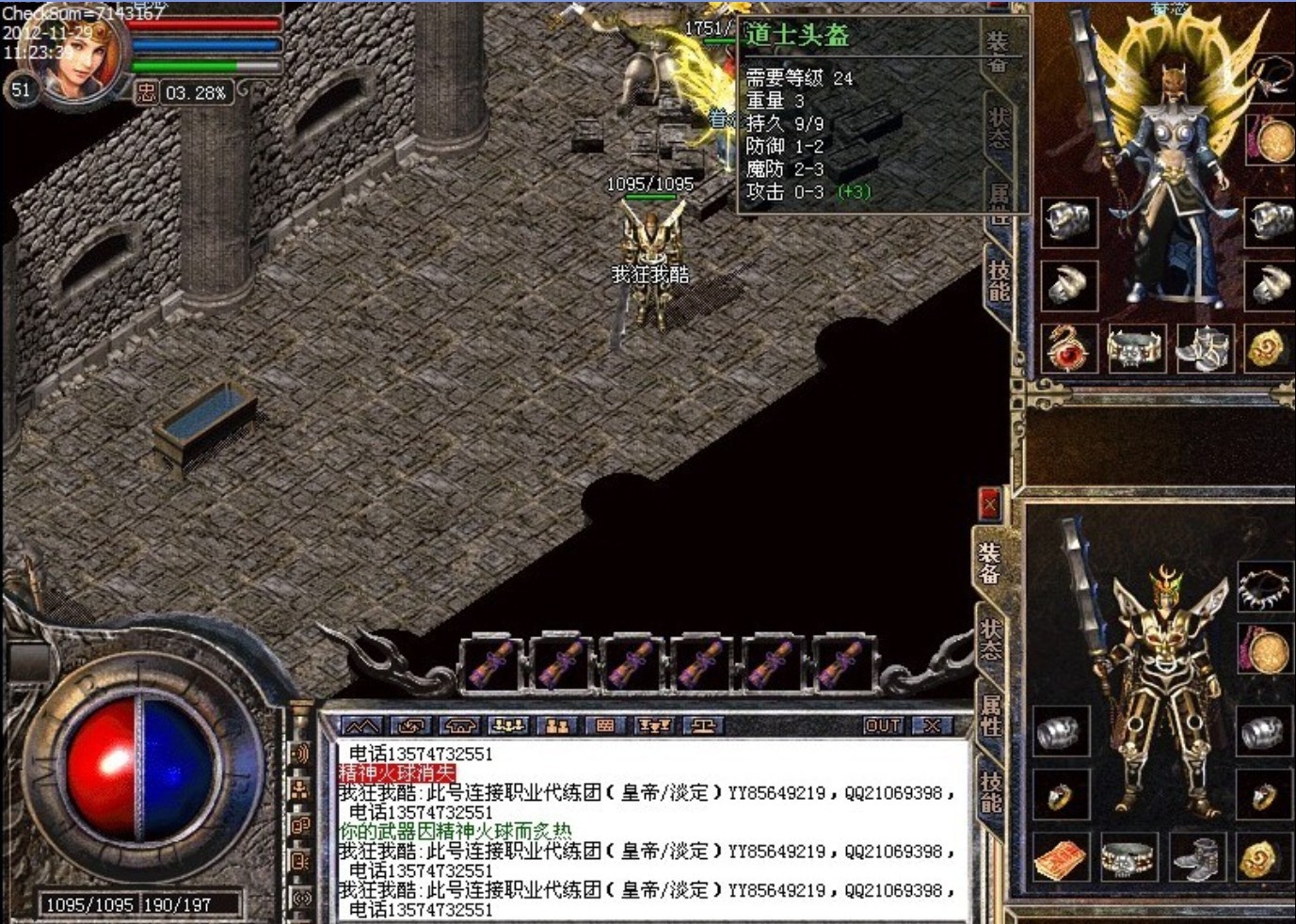Toggle the sound speaker icon beside chat
This screenshot has height=924, width=1296.
coord(300,753)
